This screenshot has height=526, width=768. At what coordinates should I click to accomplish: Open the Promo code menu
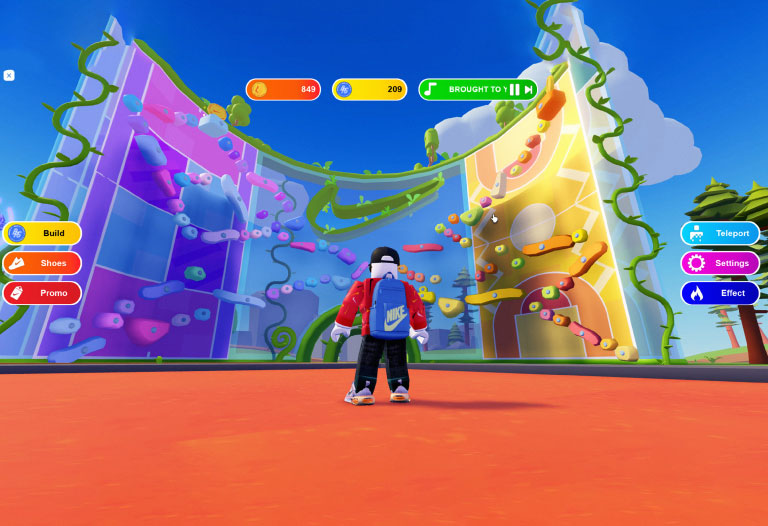point(42,293)
